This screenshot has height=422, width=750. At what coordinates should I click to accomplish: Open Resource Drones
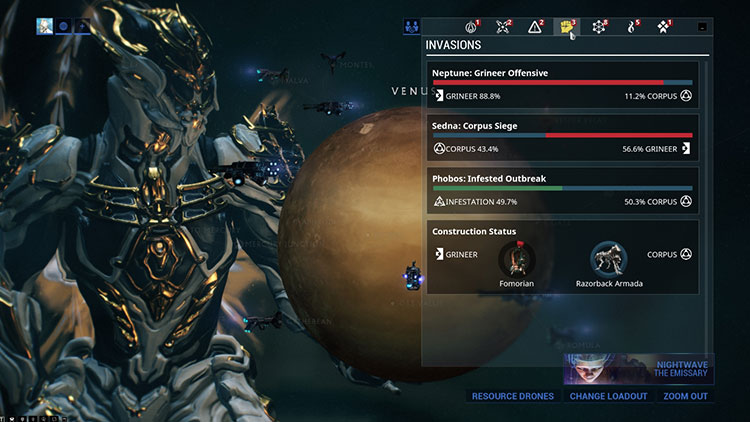click(512, 397)
